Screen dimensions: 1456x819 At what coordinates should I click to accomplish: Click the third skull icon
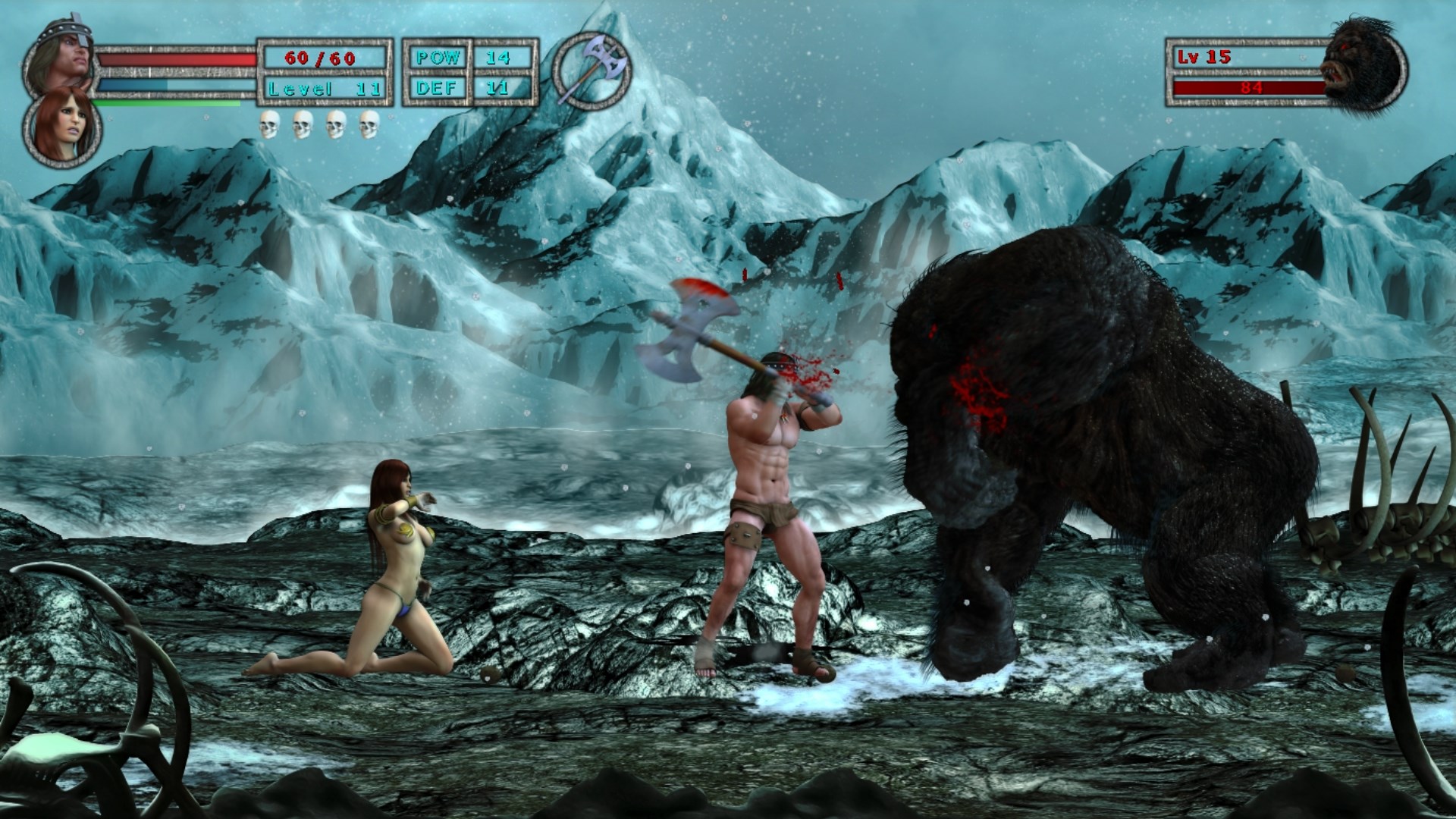[x=337, y=123]
